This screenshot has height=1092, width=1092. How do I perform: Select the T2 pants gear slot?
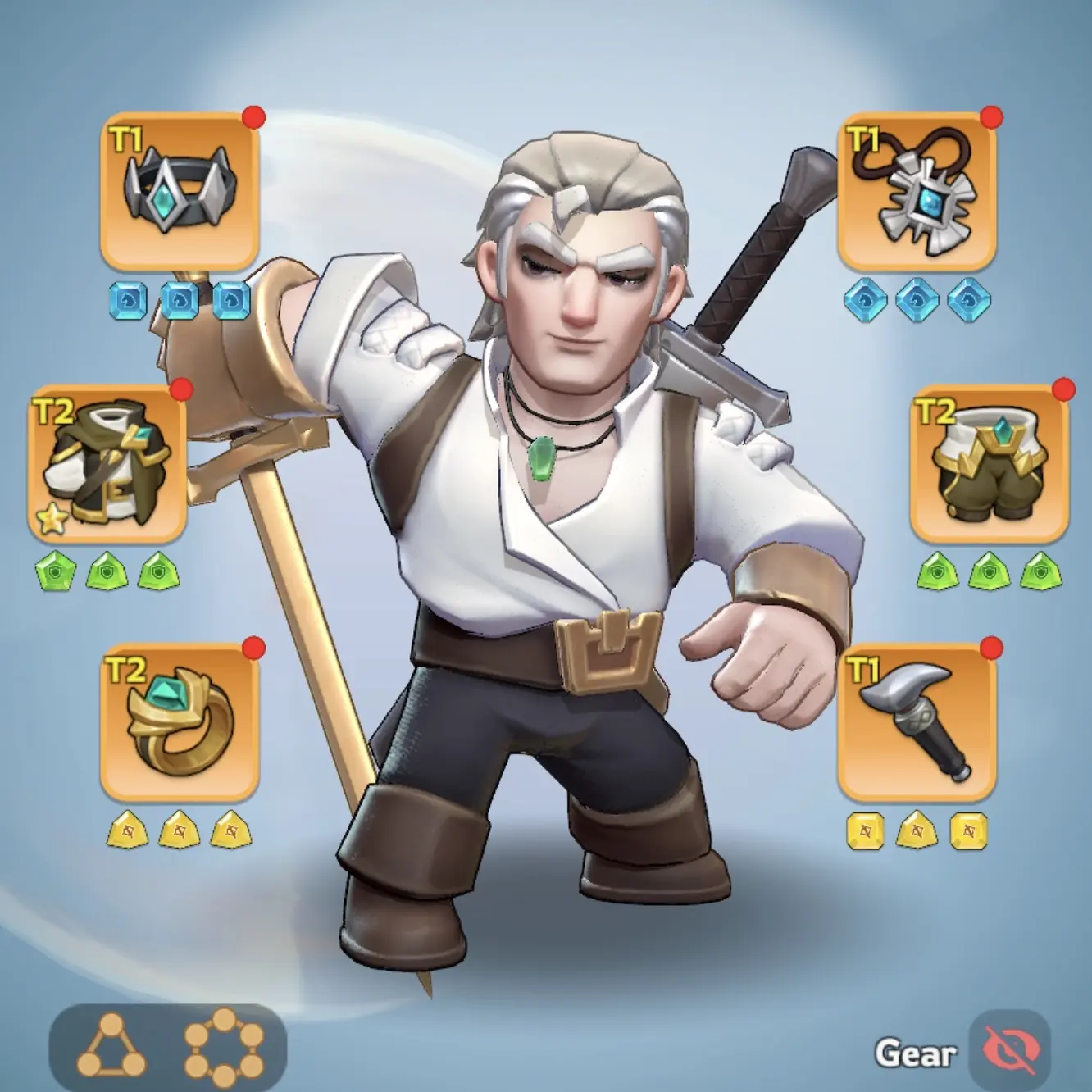click(990, 464)
